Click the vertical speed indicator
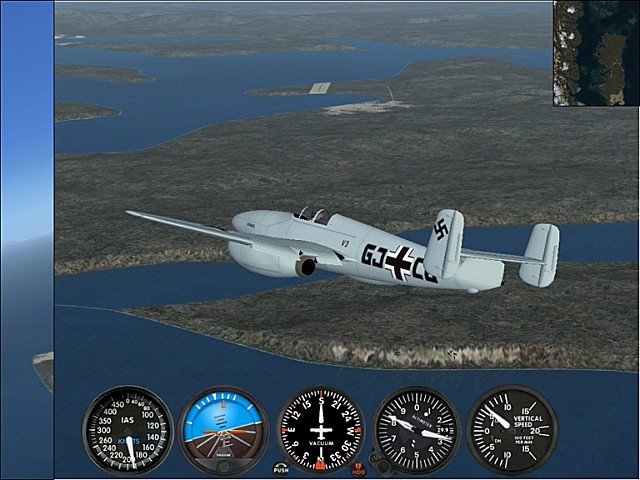640x480 pixels. pyautogui.click(x=511, y=430)
